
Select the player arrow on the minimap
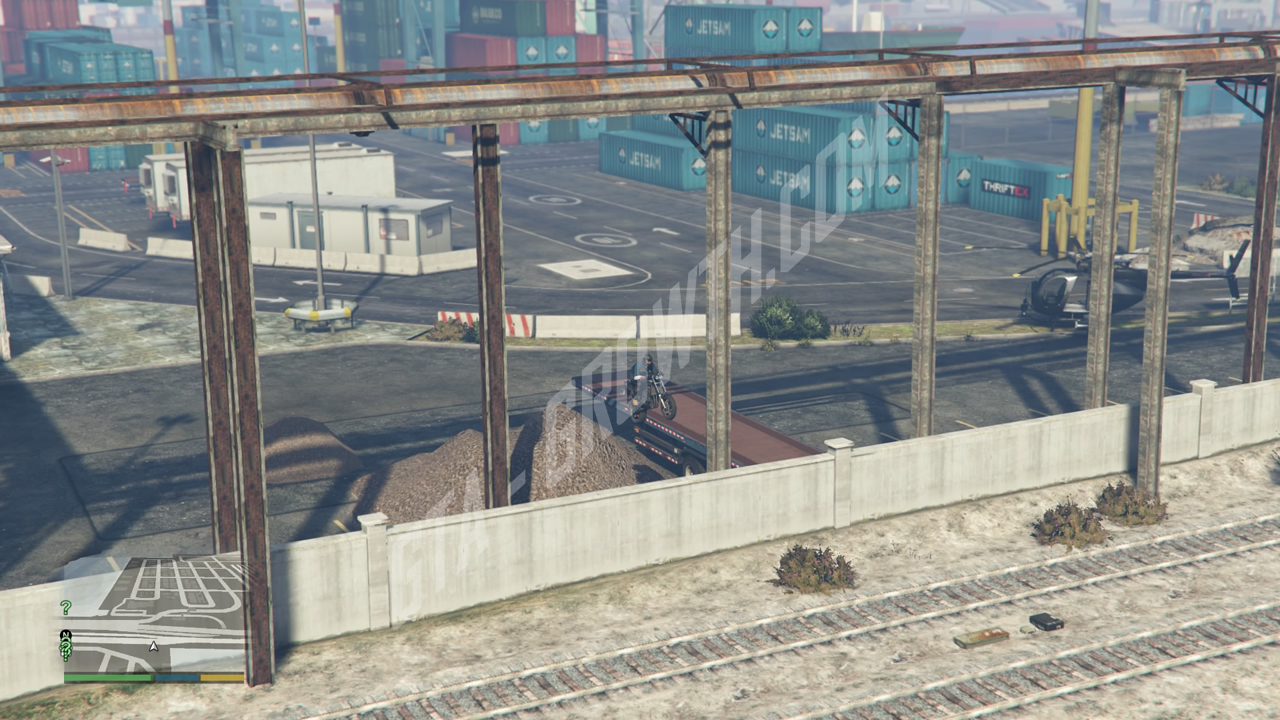[x=153, y=646]
